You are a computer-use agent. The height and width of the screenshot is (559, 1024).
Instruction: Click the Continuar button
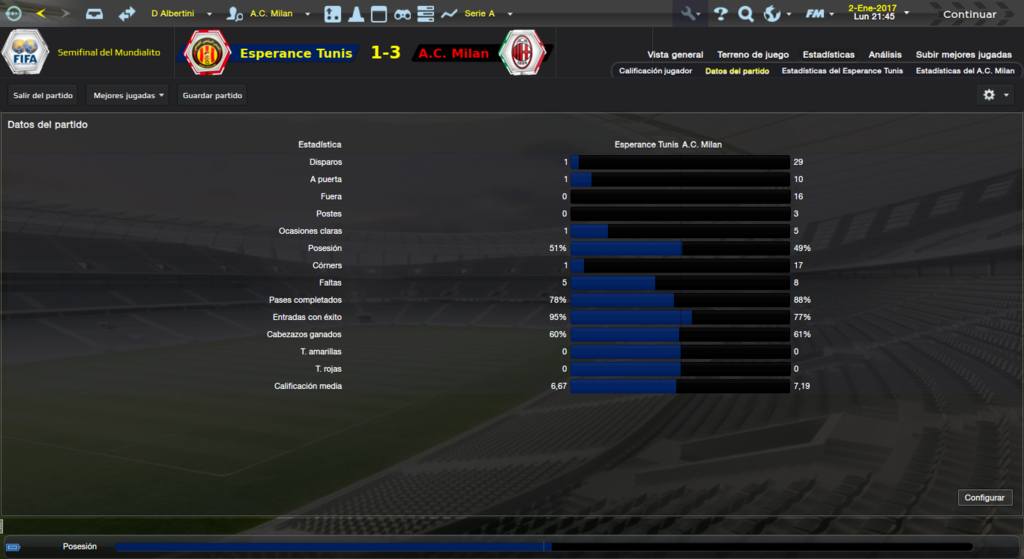[969, 14]
